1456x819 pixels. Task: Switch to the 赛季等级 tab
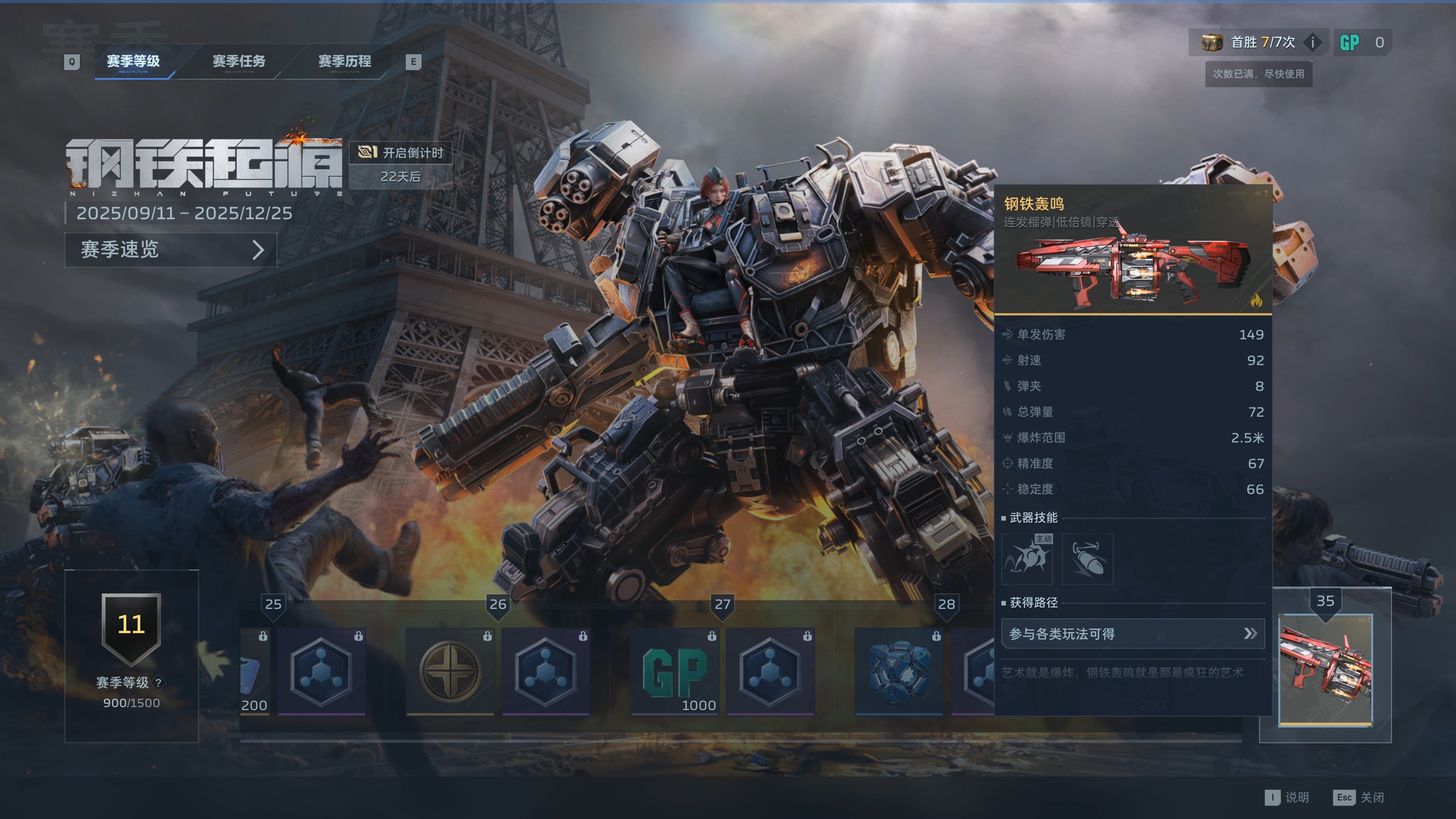133,61
